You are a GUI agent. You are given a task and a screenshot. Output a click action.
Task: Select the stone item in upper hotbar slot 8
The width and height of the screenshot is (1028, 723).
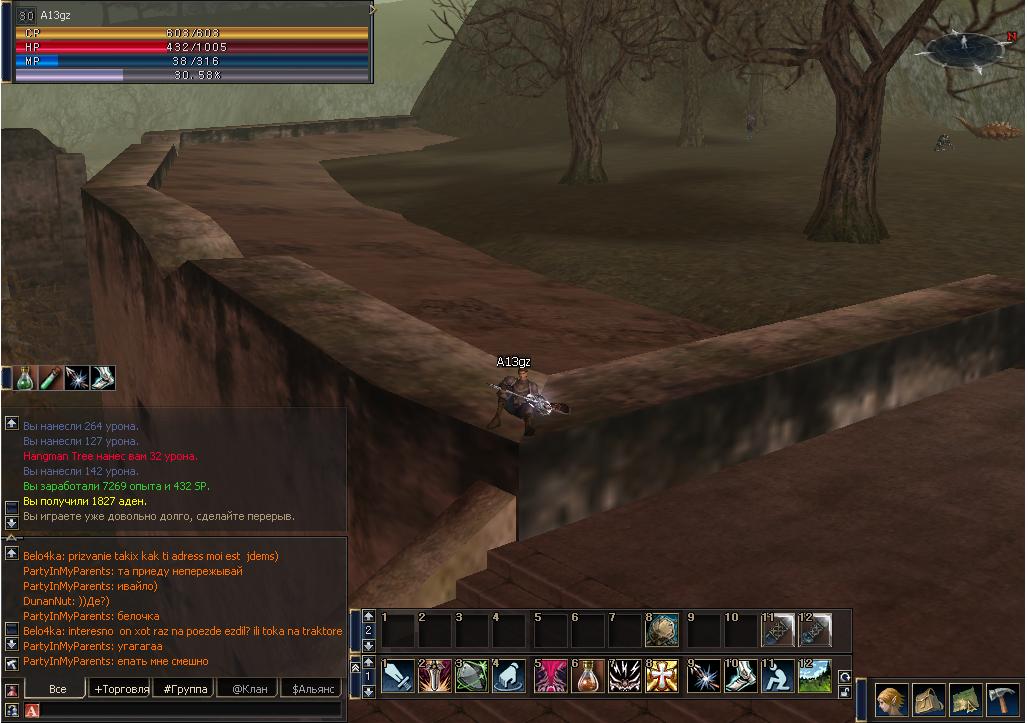point(662,630)
